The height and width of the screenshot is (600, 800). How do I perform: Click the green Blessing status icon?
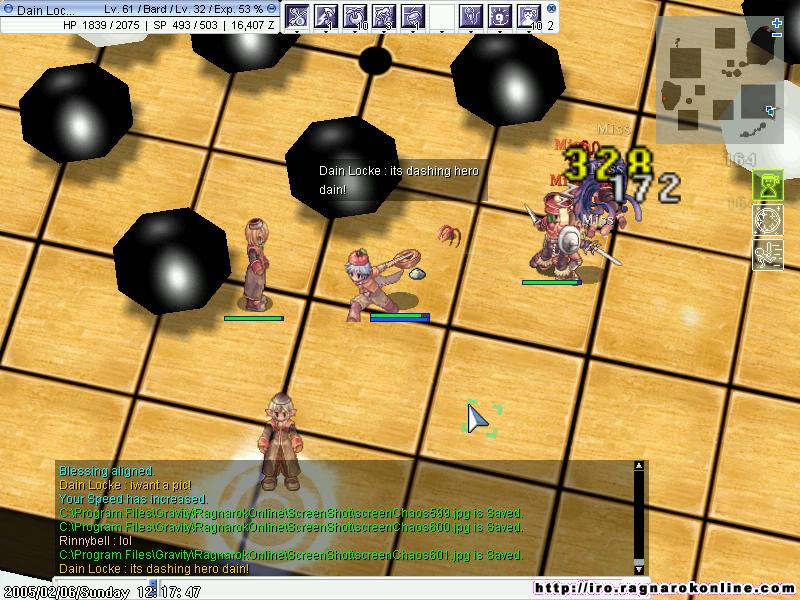tap(767, 186)
